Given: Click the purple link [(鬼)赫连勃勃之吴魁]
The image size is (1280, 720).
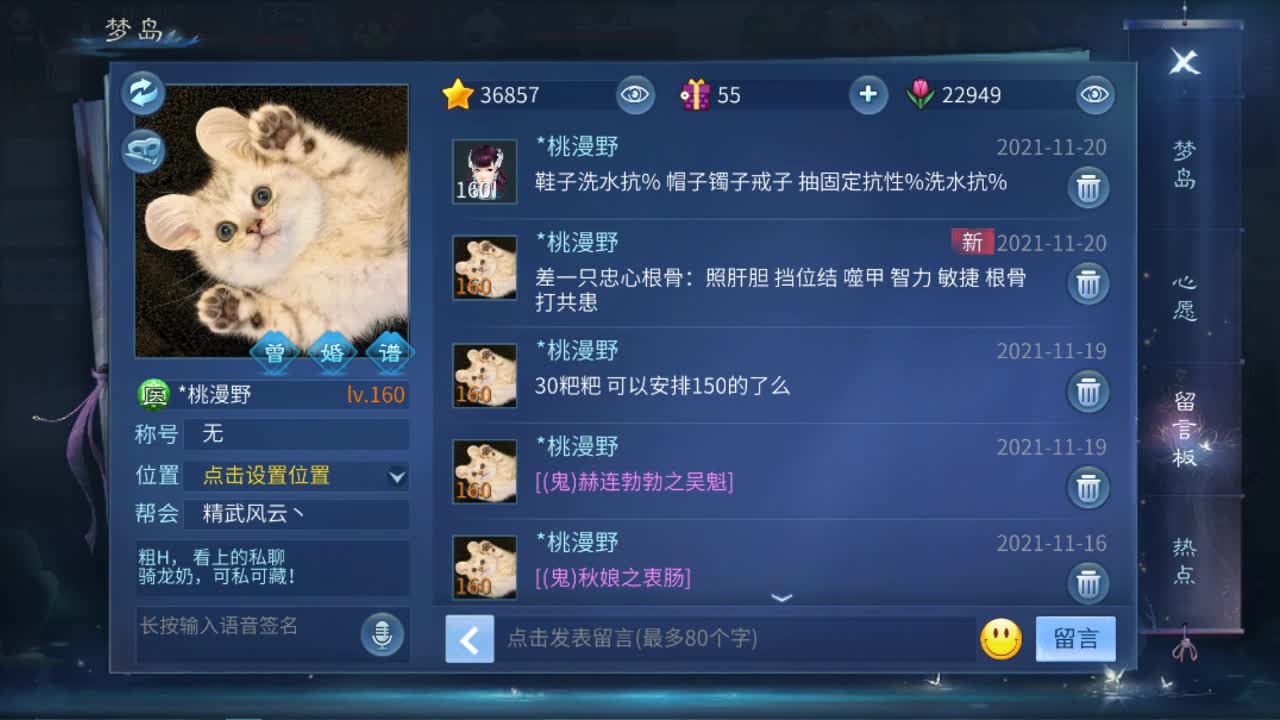Looking at the screenshot, I should tap(635, 482).
